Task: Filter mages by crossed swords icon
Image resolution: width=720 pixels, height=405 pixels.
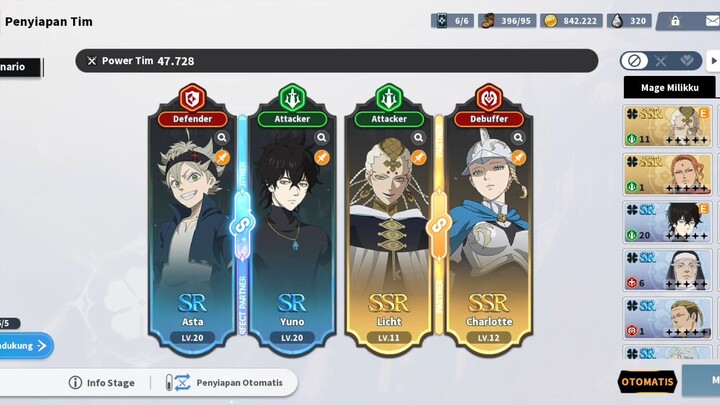Action: click(x=660, y=61)
